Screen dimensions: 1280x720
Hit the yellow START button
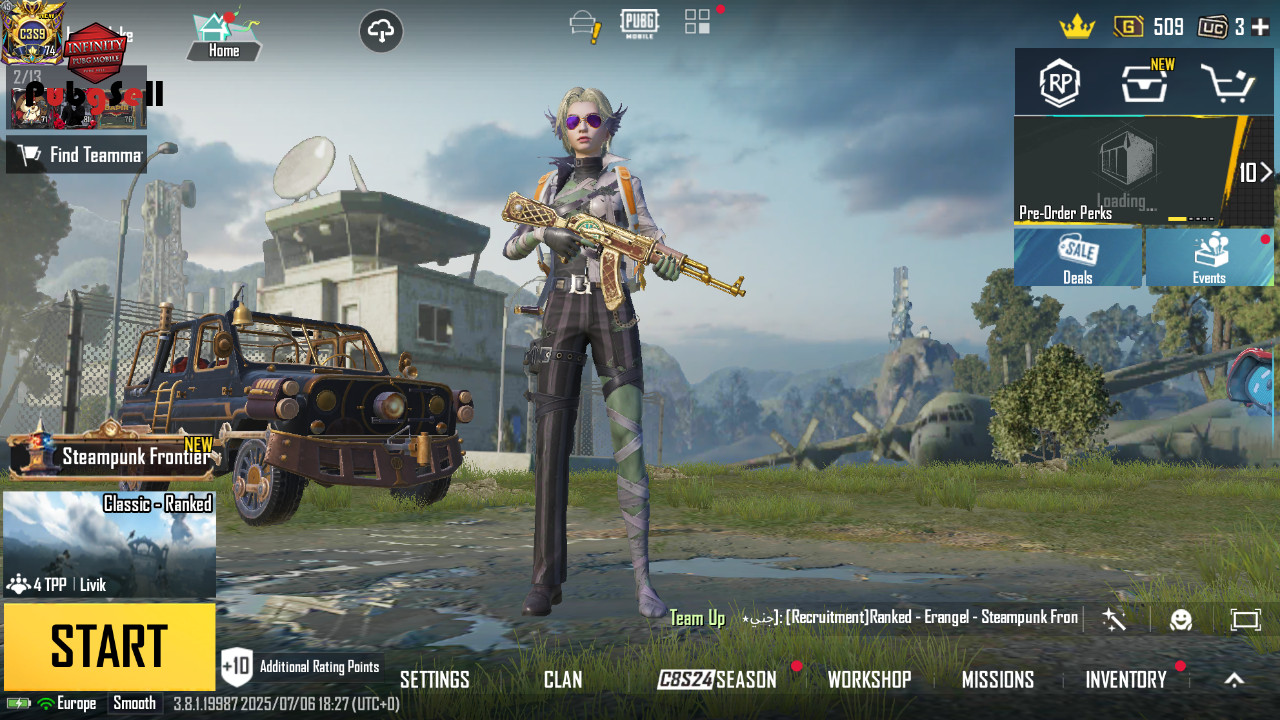[x=109, y=646]
